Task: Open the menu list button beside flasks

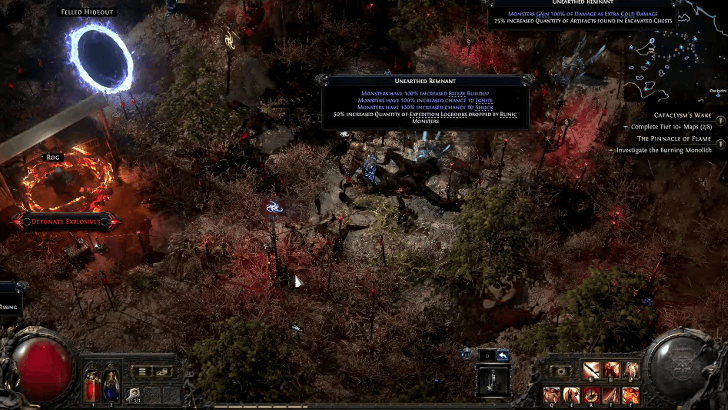Action: (143, 371)
